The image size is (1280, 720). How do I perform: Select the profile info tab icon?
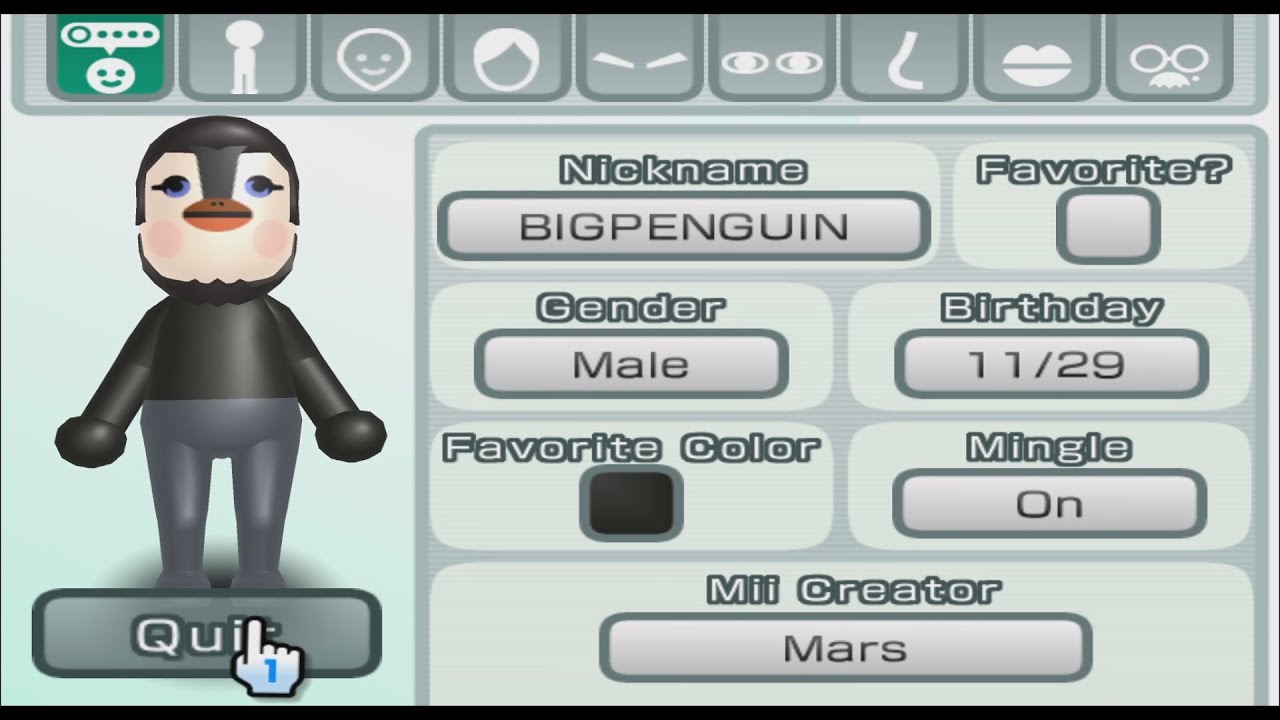[110, 55]
